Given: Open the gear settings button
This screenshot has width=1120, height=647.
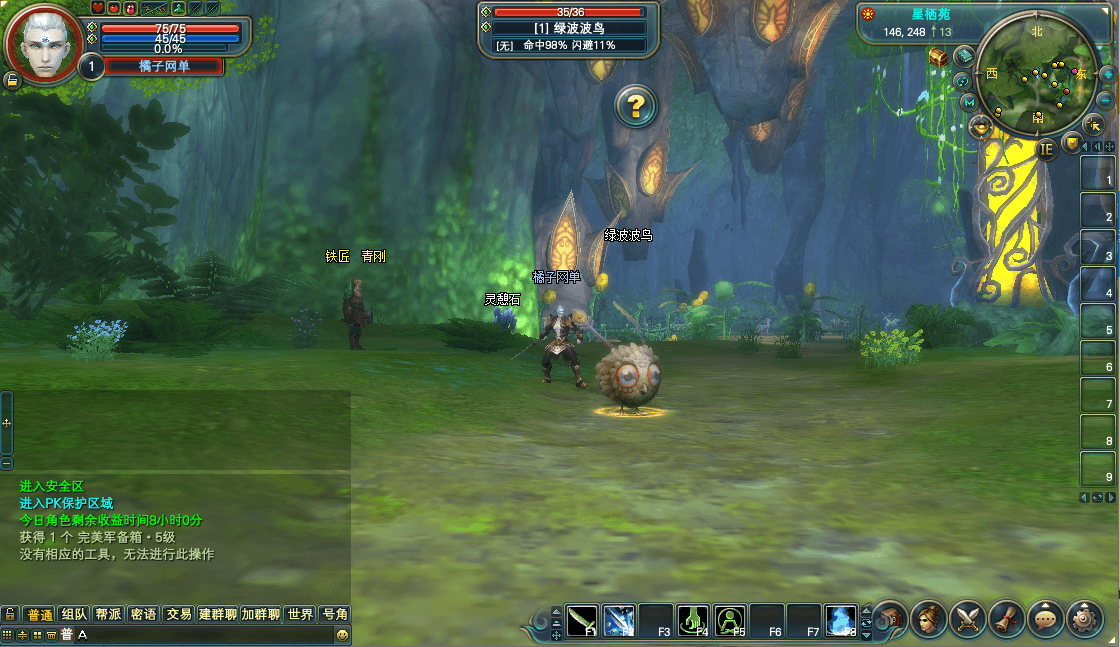Looking at the screenshot, I should [1085, 620].
